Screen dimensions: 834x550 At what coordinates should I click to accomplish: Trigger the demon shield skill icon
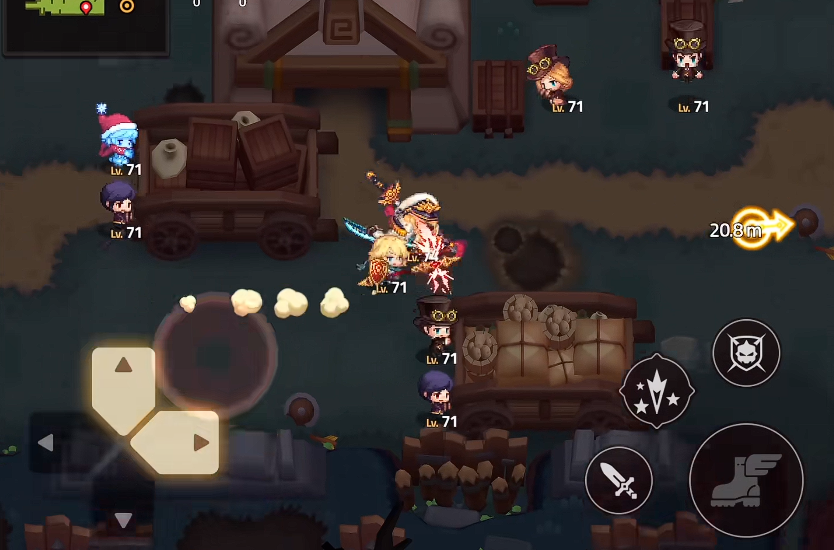point(746,353)
